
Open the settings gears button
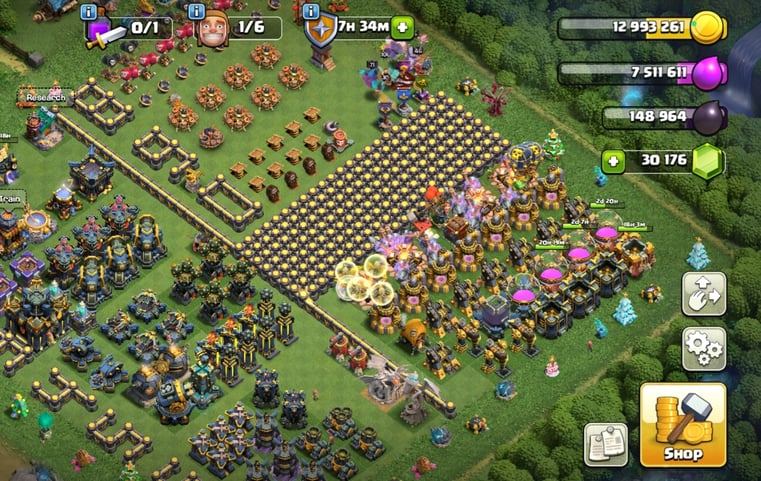click(704, 348)
